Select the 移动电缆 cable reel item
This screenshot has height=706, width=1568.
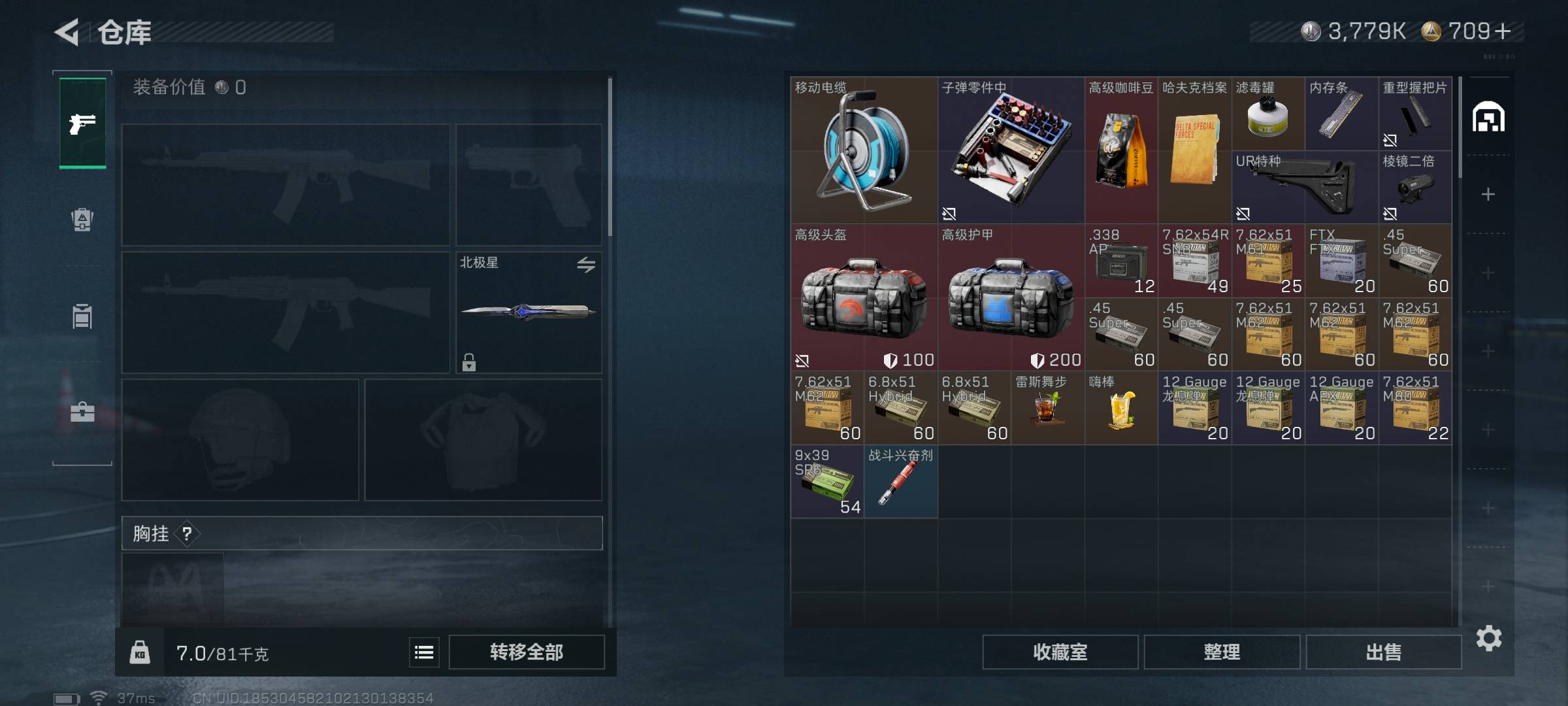(863, 152)
